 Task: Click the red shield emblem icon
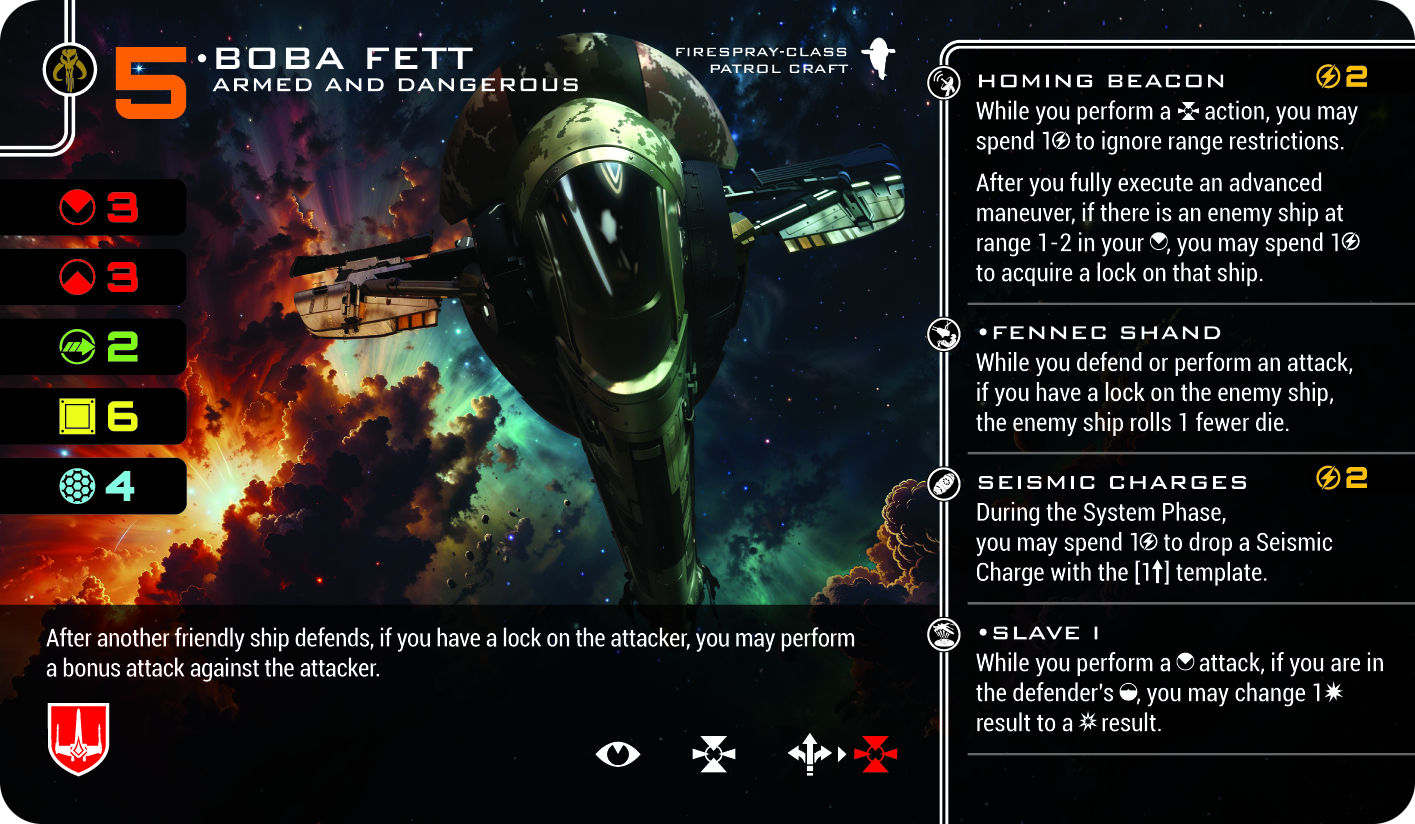point(78,739)
